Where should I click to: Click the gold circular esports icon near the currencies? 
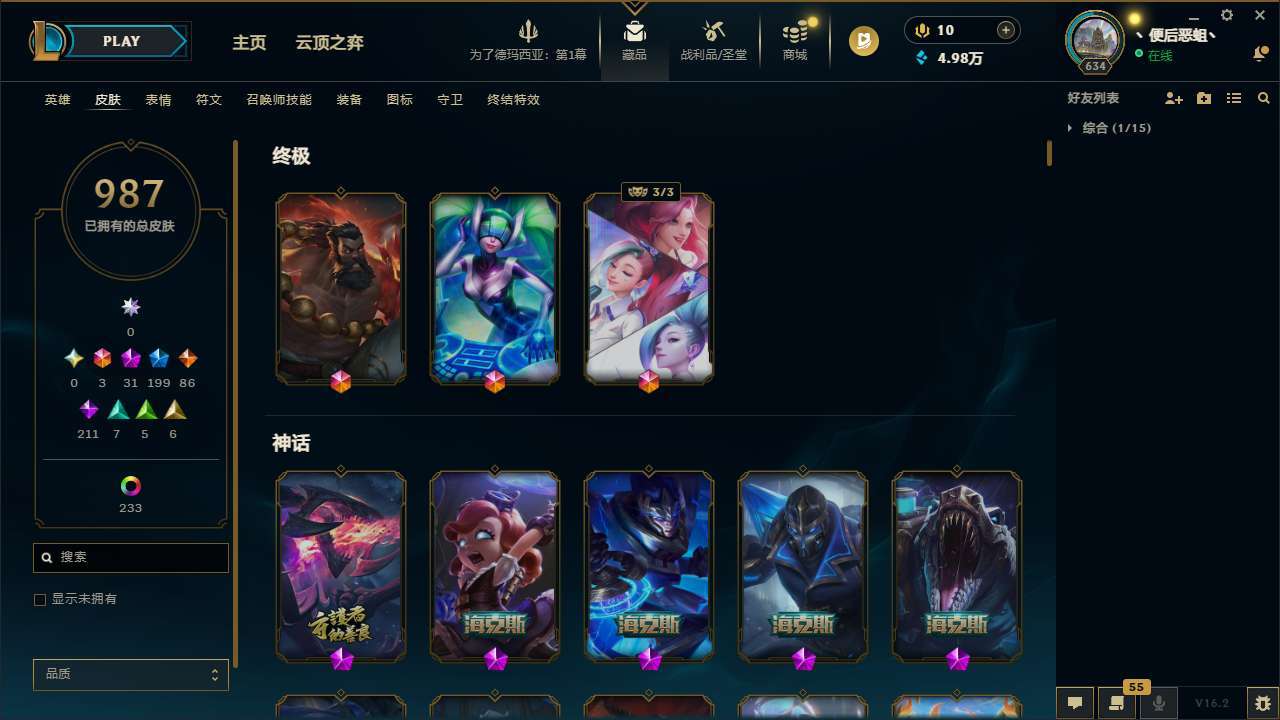coord(862,41)
